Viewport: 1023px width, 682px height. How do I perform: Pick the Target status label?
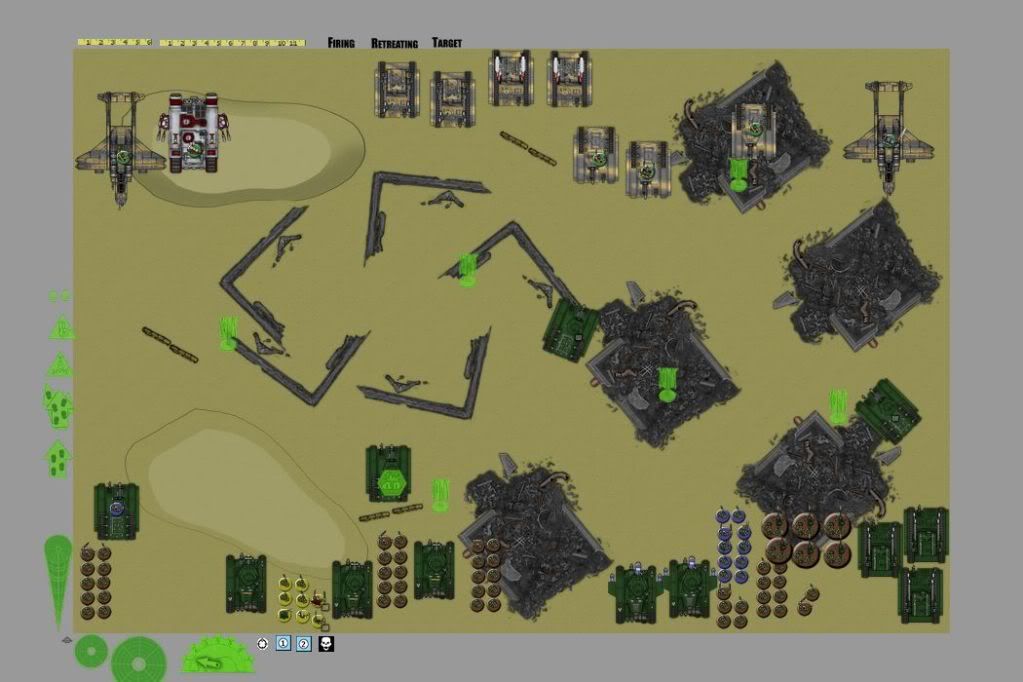click(x=447, y=43)
